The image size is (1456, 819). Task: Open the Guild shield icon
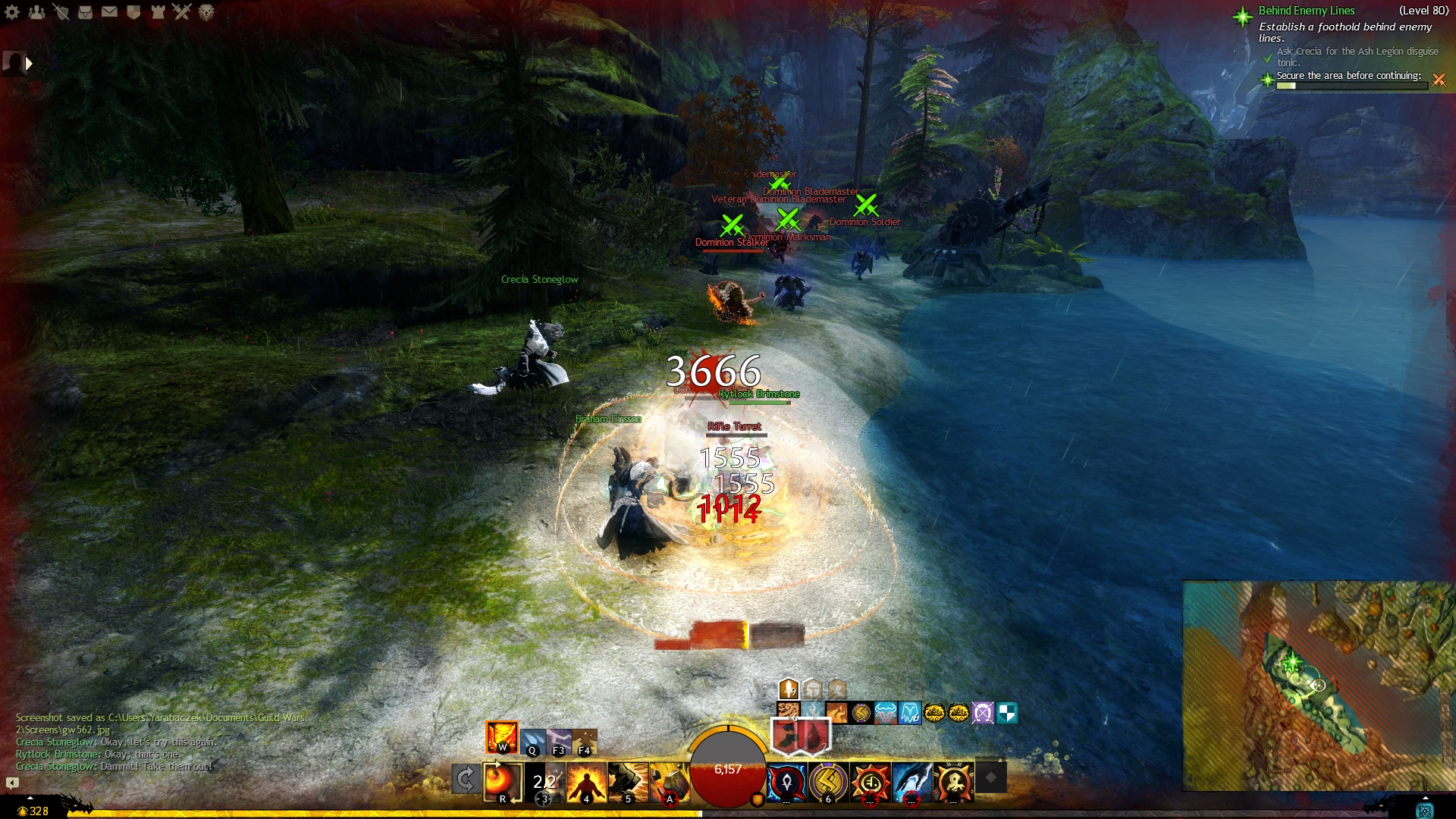click(x=133, y=12)
